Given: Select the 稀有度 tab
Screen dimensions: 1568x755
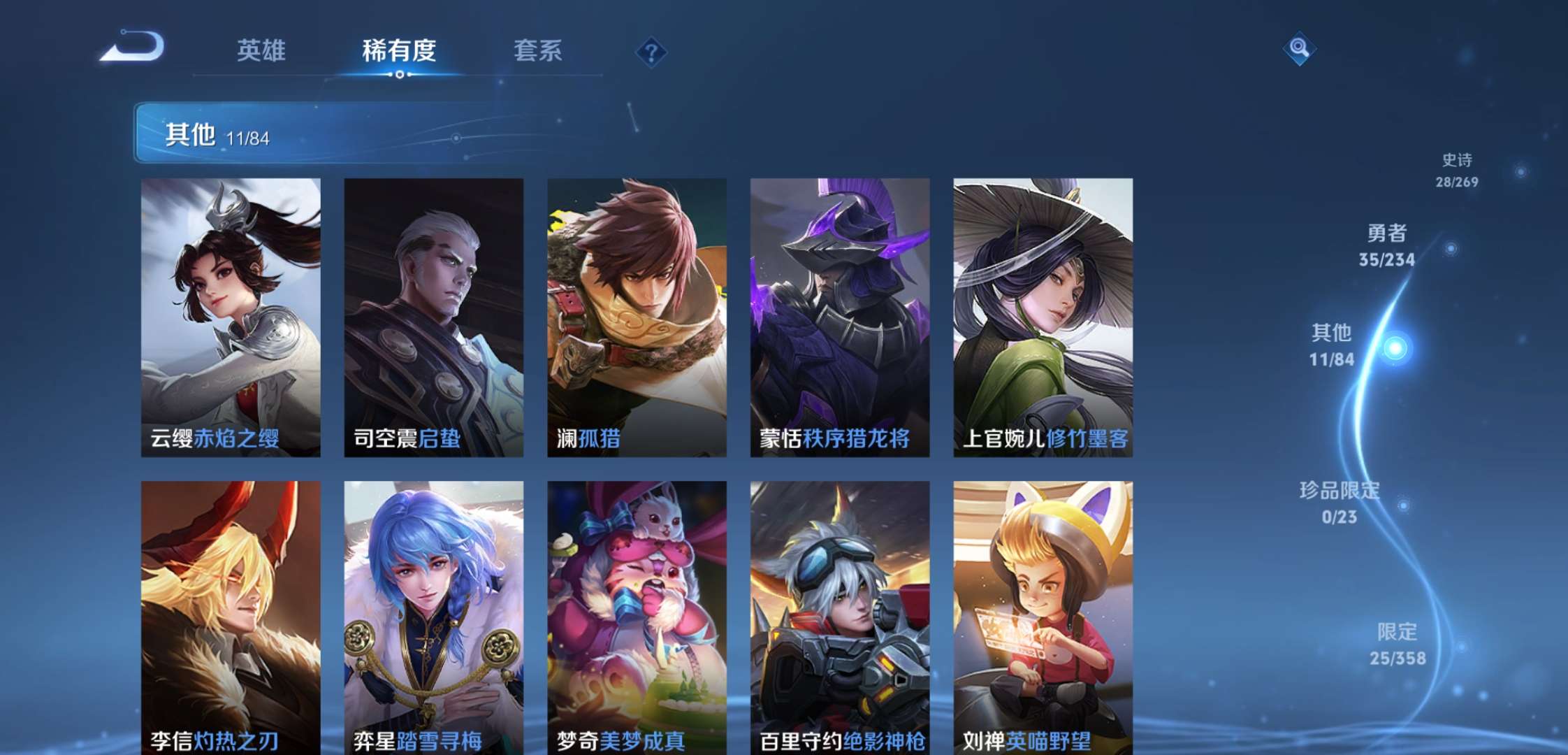Looking at the screenshot, I should (399, 50).
